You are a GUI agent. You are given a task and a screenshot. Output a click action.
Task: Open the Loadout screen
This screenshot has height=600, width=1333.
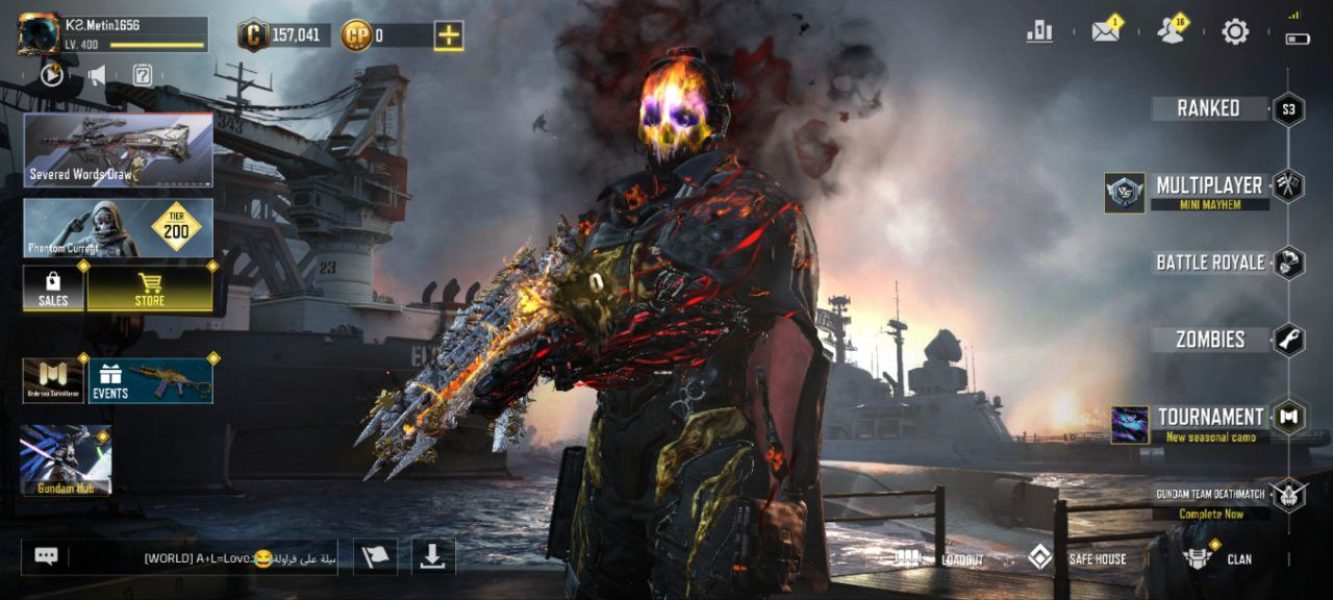tap(940, 559)
